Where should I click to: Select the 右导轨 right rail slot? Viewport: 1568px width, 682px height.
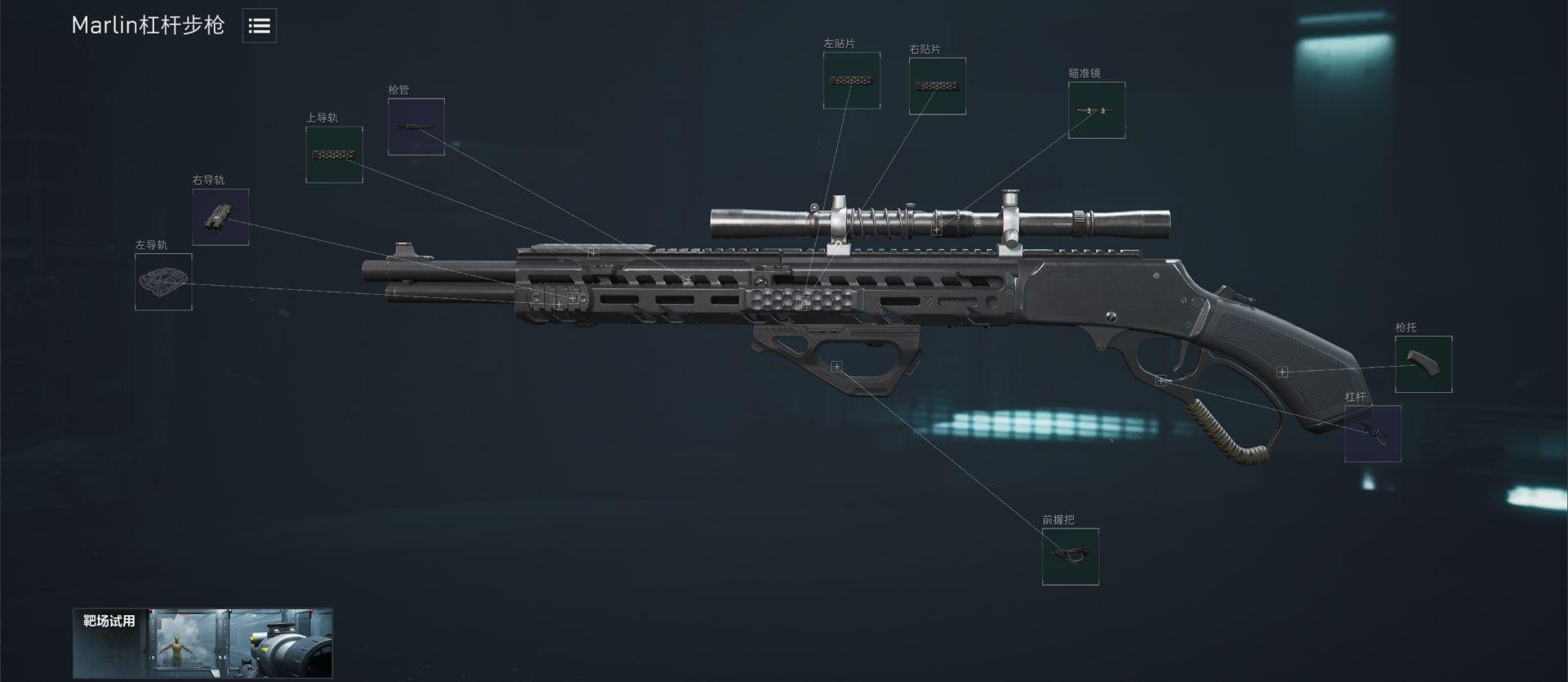pos(220,217)
